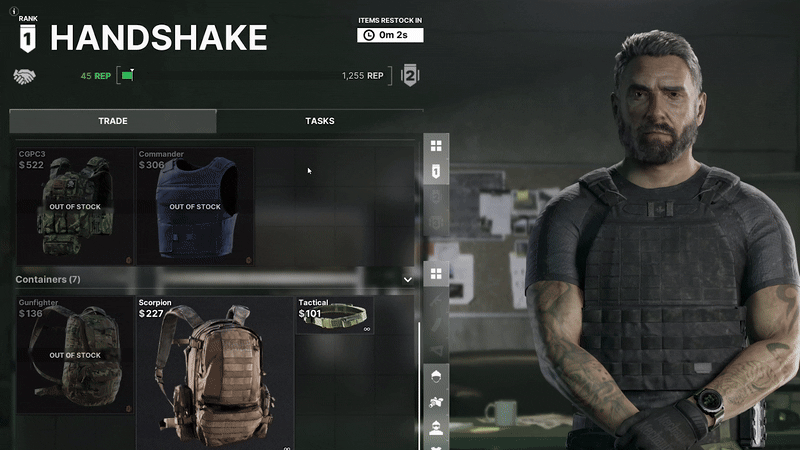The width and height of the screenshot is (800, 450).
Task: Show the helmet category in sidebar
Action: click(436, 377)
